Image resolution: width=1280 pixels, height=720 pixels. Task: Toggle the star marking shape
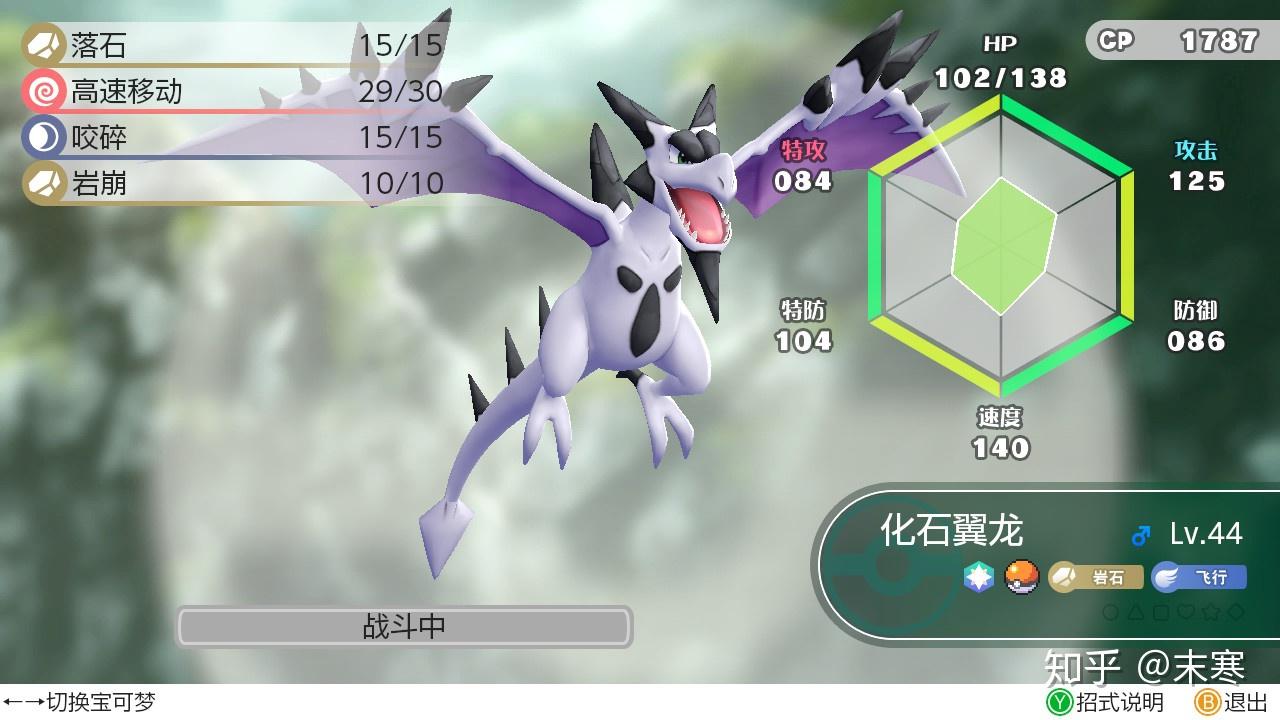click(1211, 612)
